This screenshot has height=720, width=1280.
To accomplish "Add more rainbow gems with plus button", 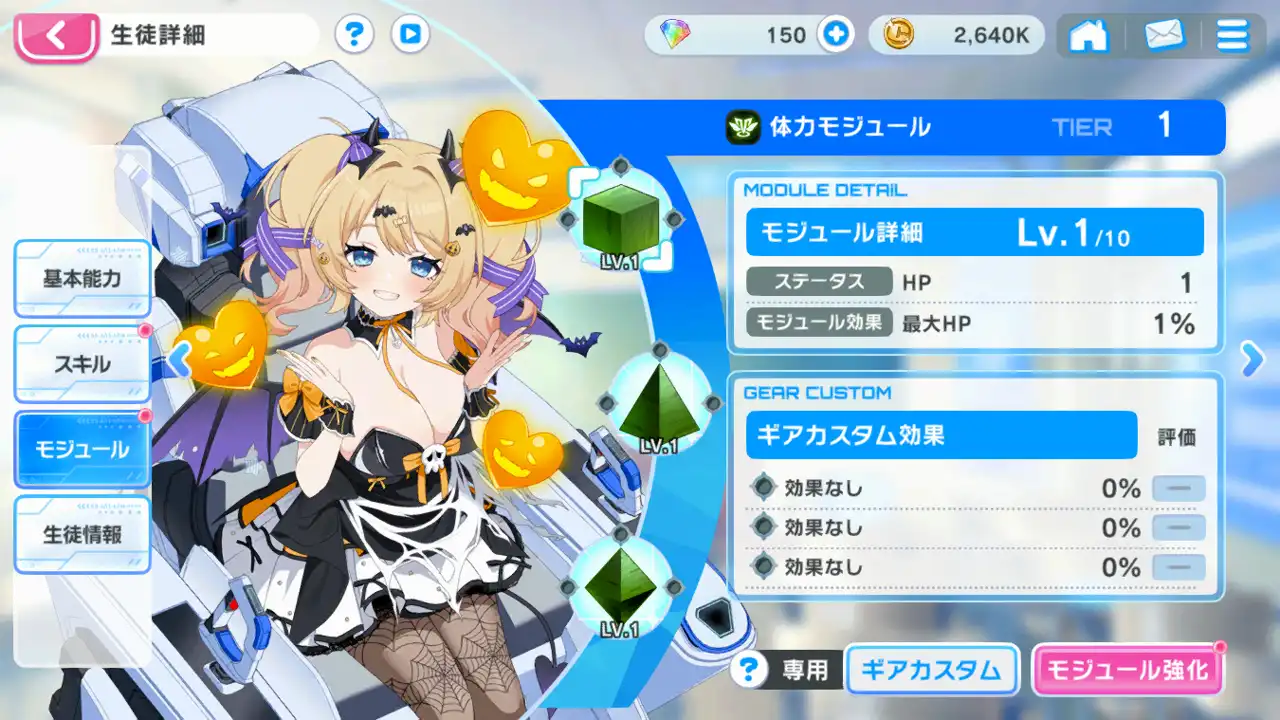I will (835, 36).
